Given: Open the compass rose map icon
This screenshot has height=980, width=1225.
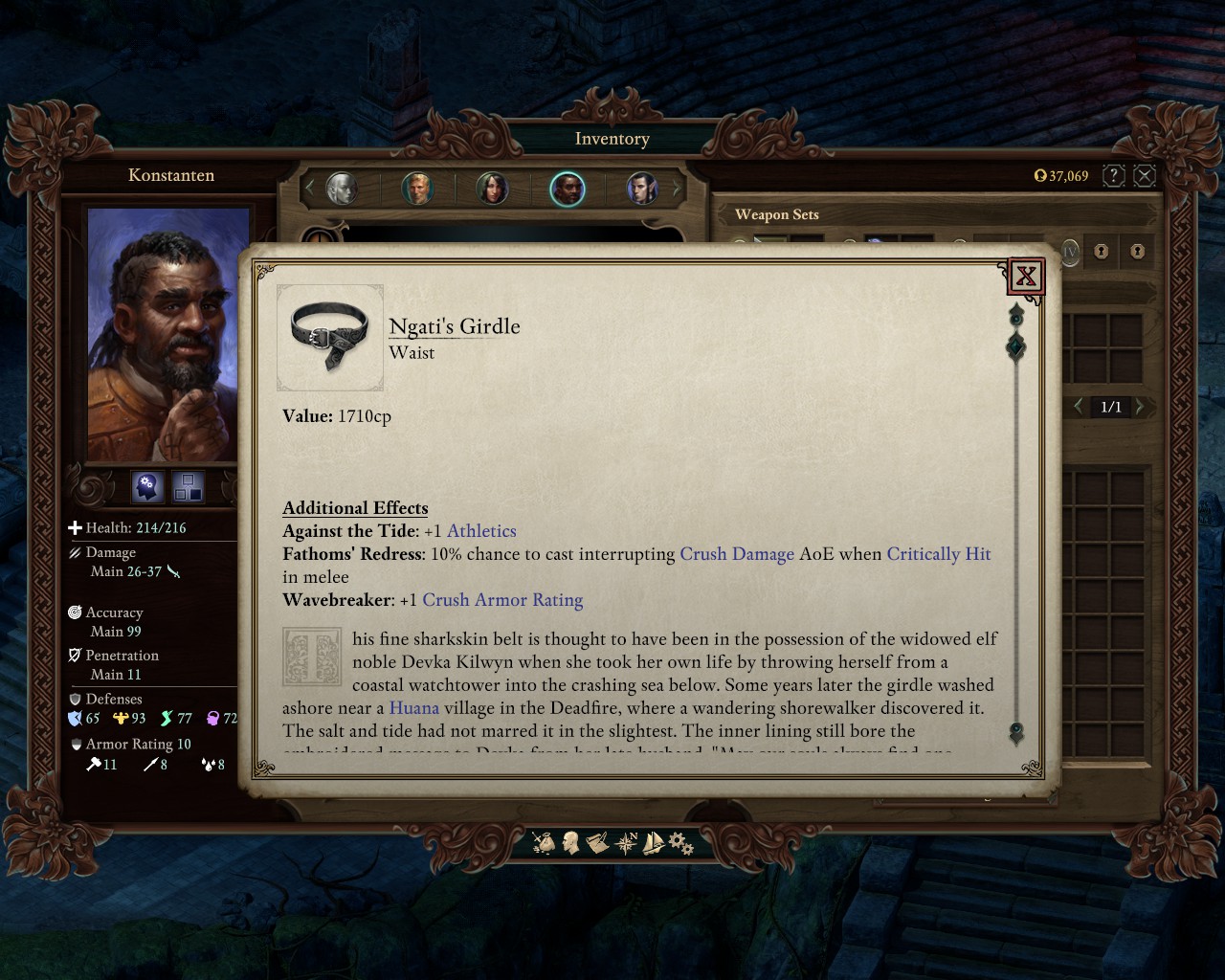Looking at the screenshot, I should coord(627,843).
